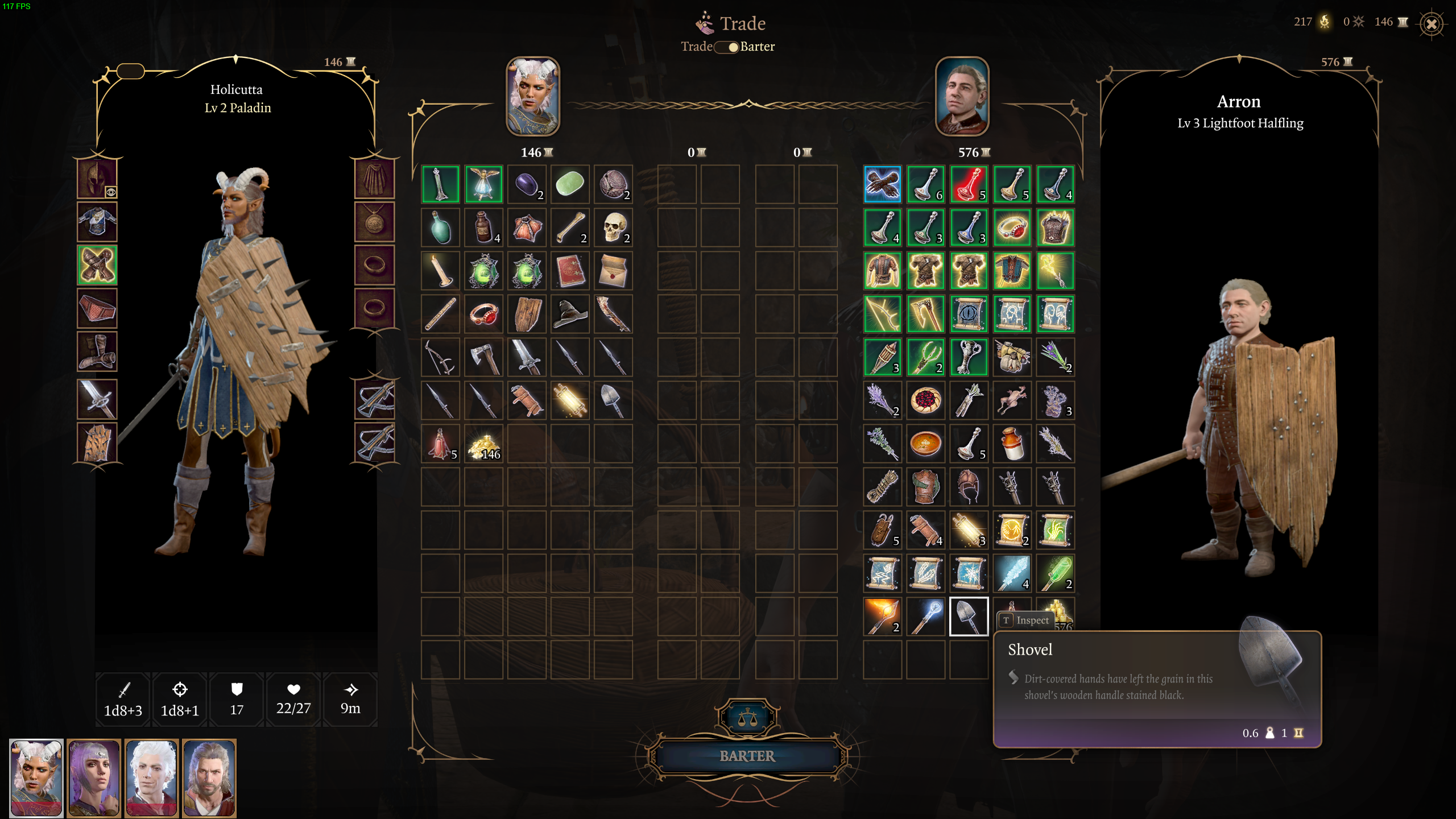Toggle helmet visibility on the helmet slot
Viewport: 1456px width, 819px height.
[111, 193]
